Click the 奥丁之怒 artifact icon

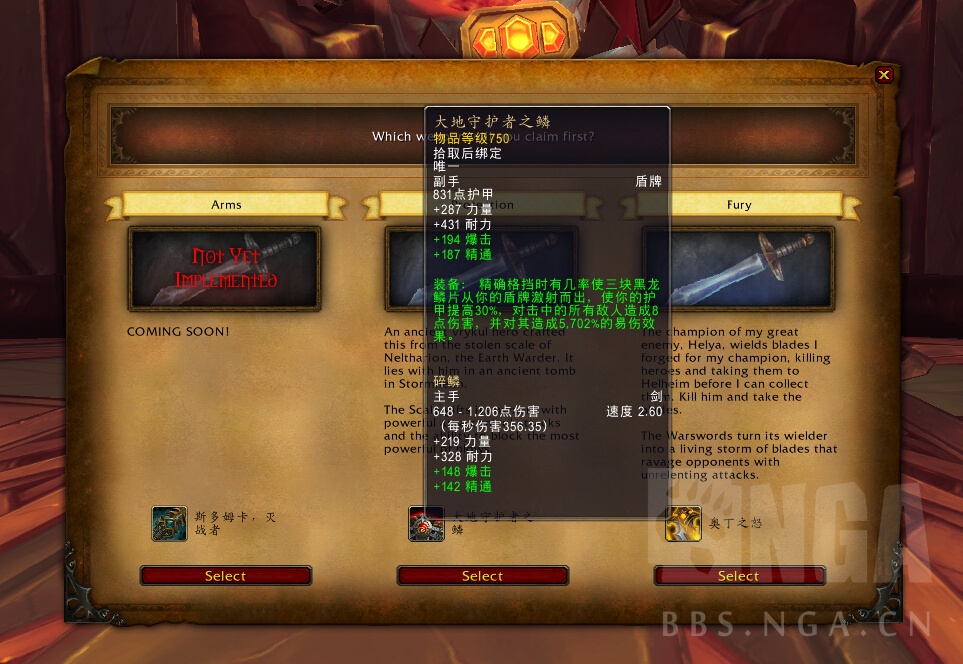point(683,523)
